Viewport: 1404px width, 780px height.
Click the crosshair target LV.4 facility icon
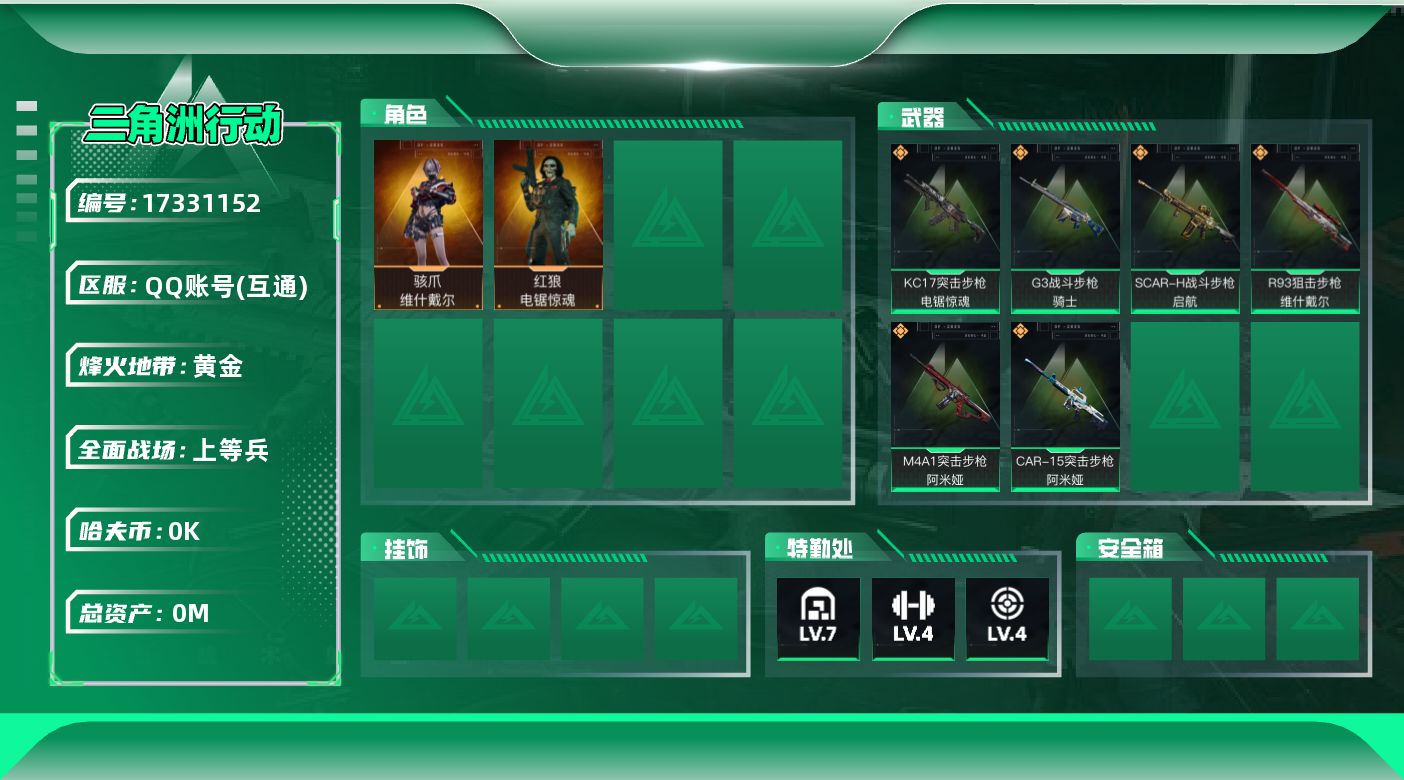pos(1007,617)
